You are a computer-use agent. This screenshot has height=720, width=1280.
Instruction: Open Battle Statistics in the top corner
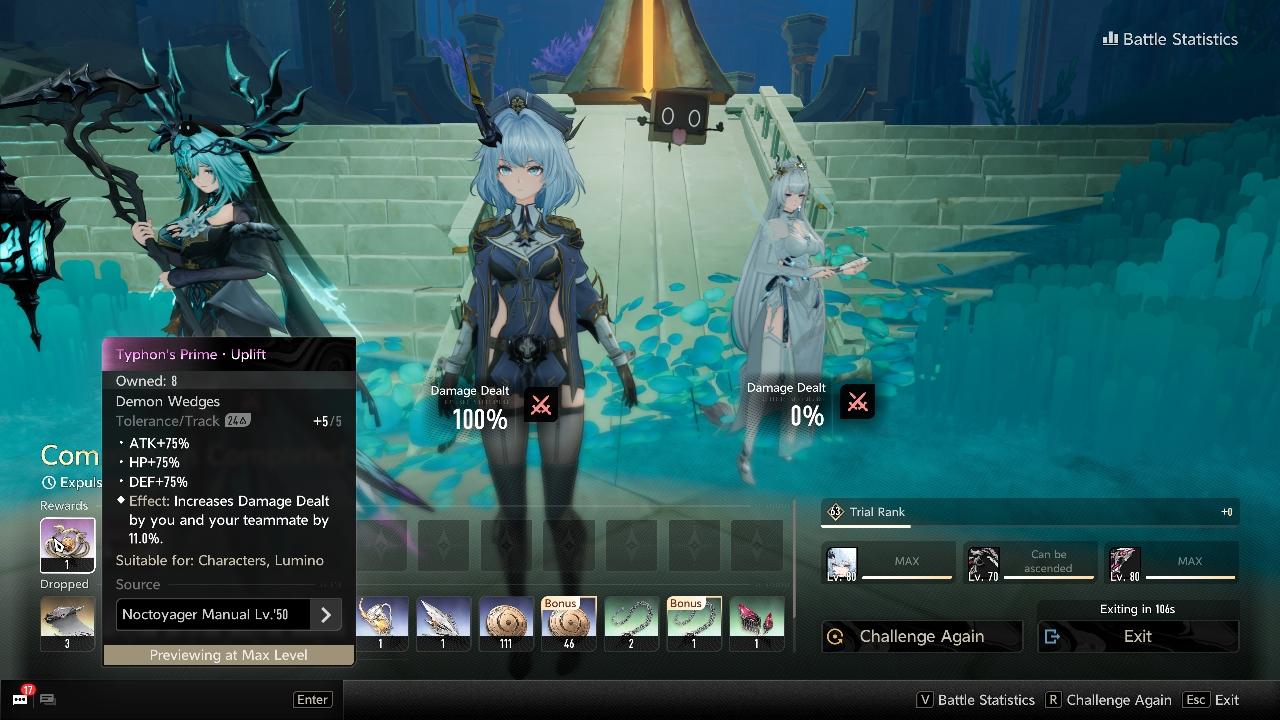point(1170,39)
